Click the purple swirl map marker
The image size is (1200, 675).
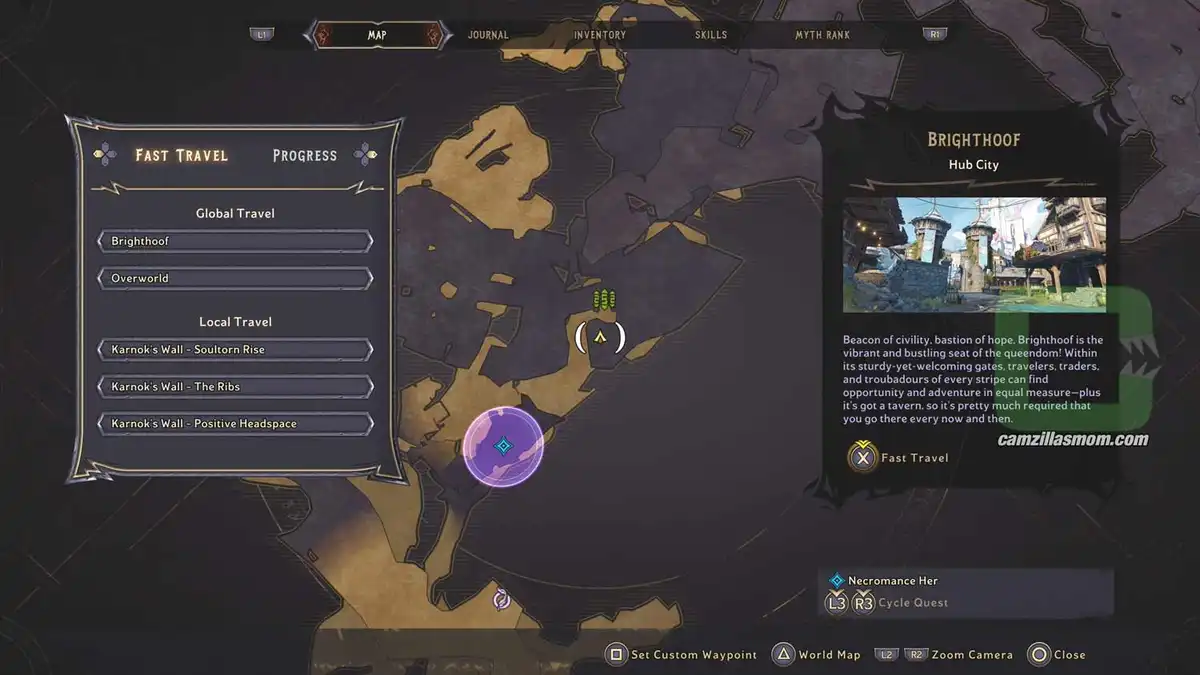502,599
